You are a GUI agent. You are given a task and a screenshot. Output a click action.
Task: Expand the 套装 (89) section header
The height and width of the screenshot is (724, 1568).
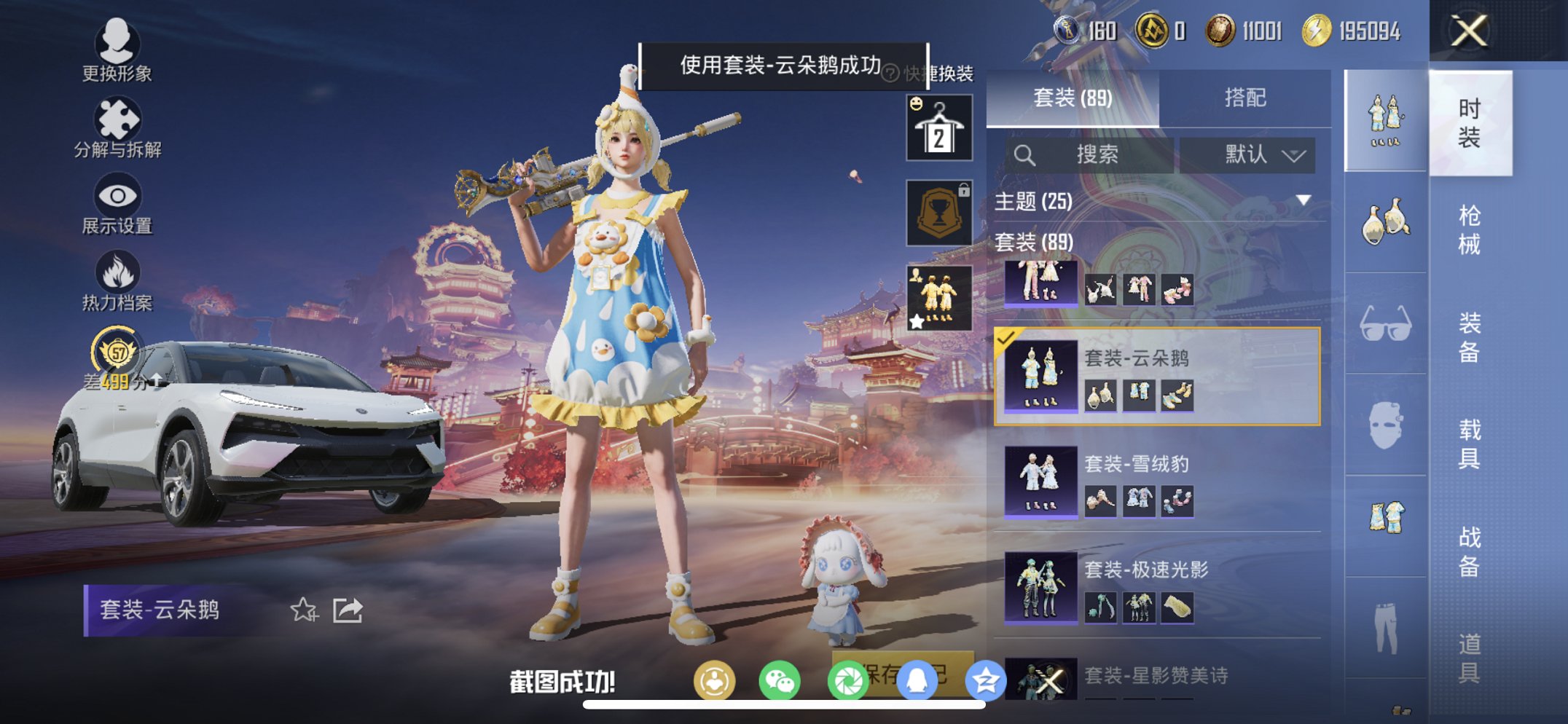[x=1035, y=243]
